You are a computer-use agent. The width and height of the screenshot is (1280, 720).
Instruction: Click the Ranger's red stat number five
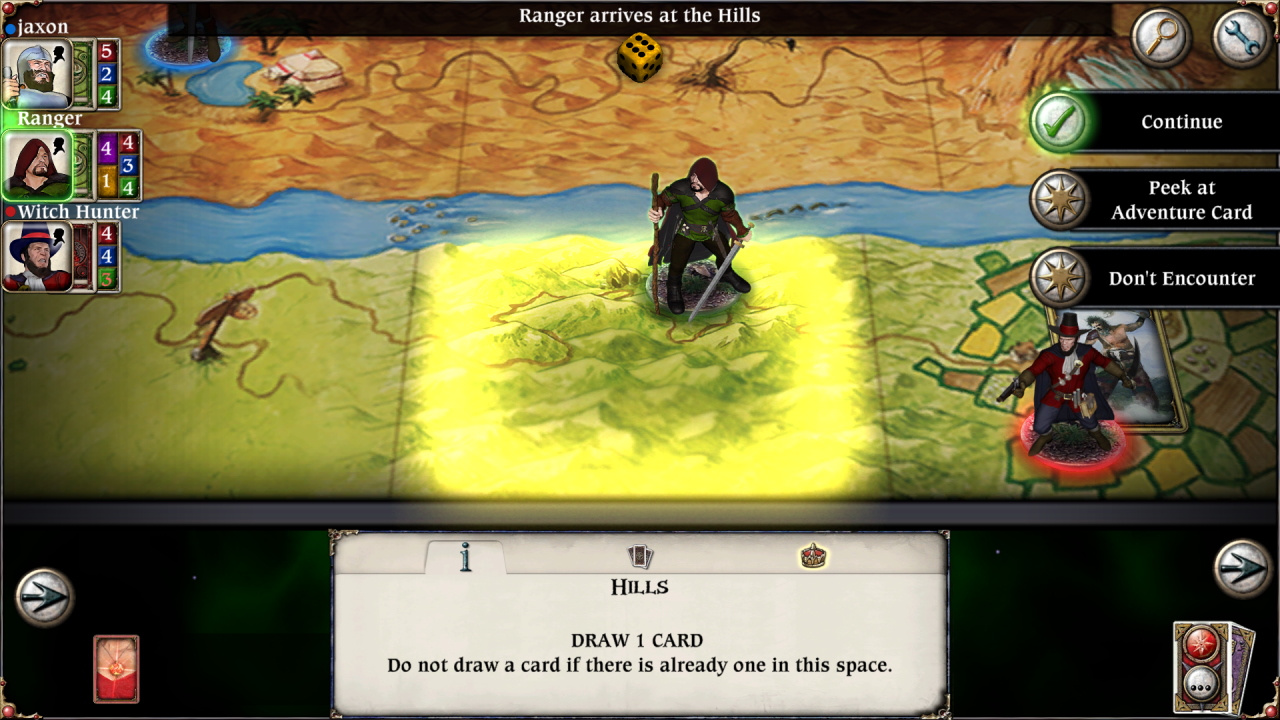(x=105, y=50)
